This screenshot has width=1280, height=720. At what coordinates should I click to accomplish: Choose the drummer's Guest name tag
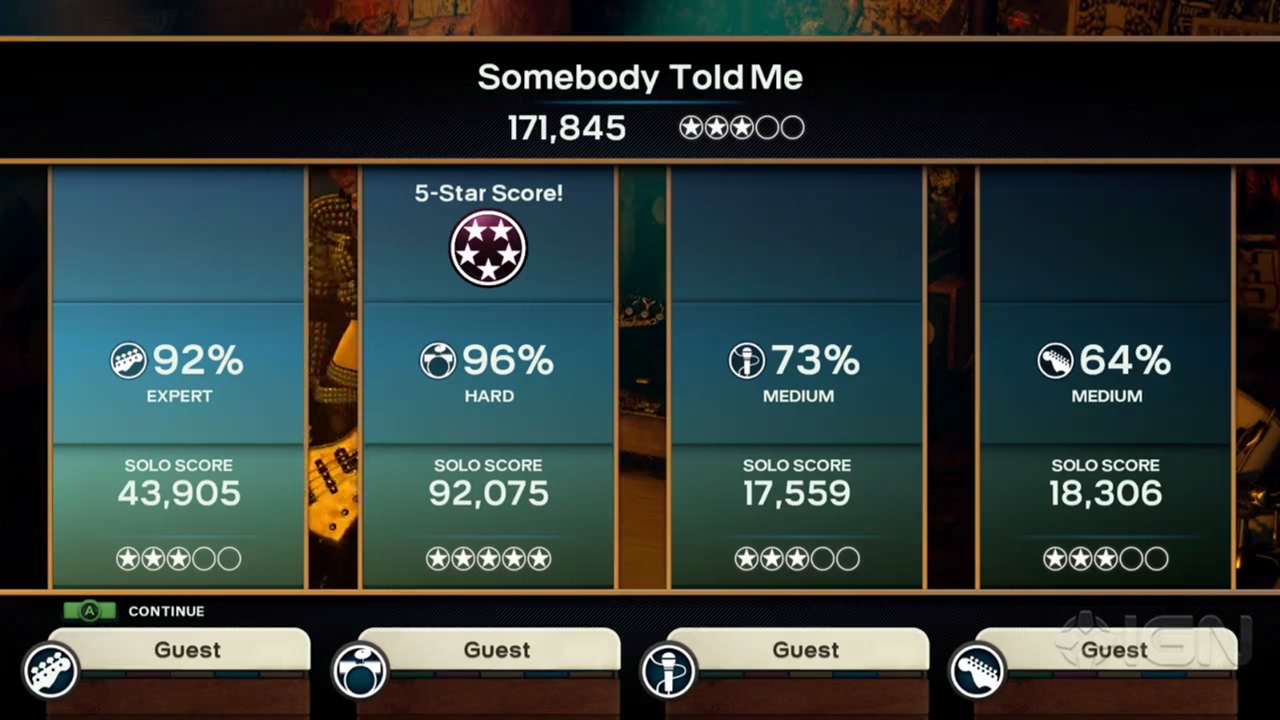(x=496, y=650)
